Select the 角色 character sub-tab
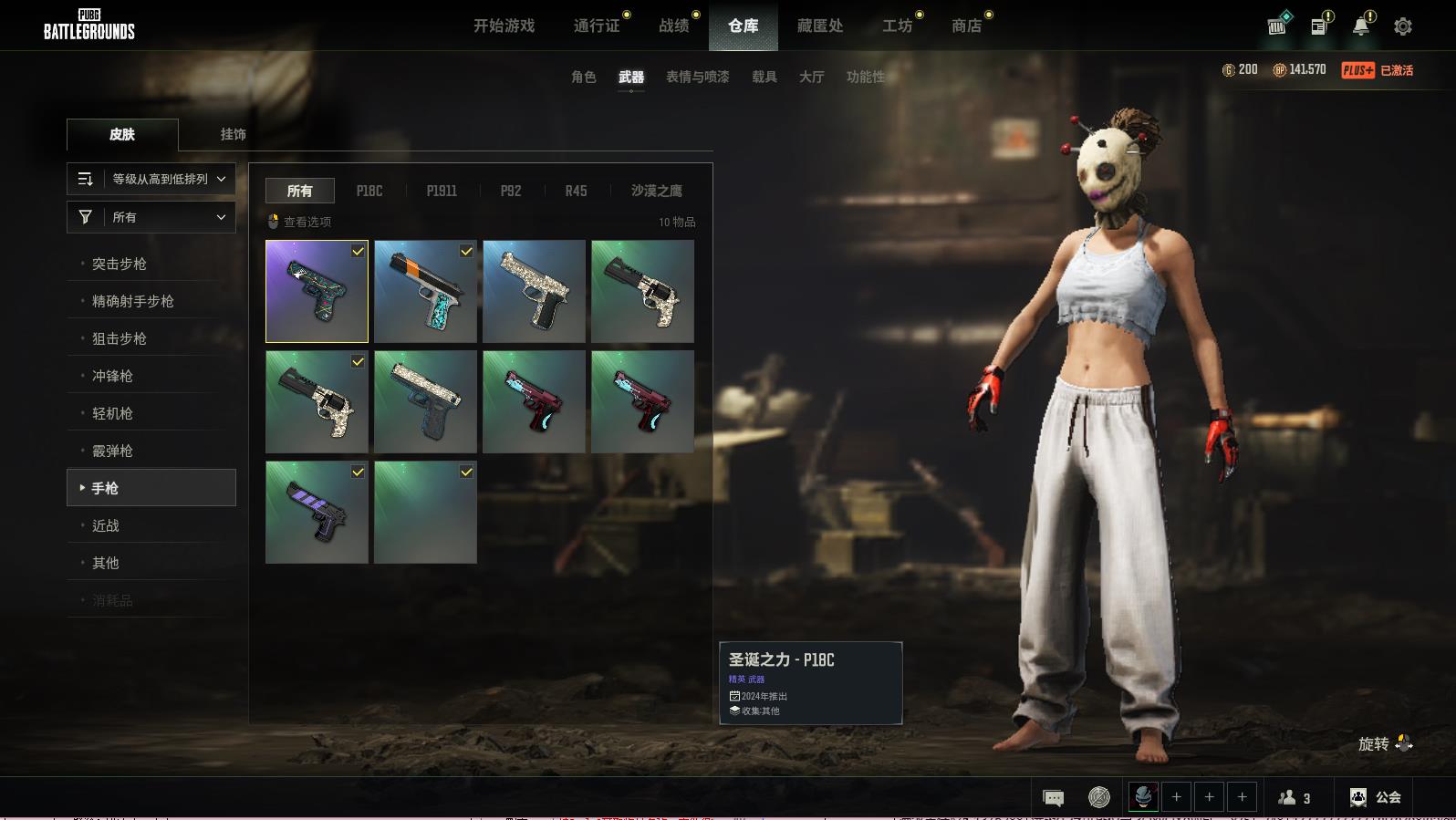Image resolution: width=1456 pixels, height=820 pixels. 583,77
